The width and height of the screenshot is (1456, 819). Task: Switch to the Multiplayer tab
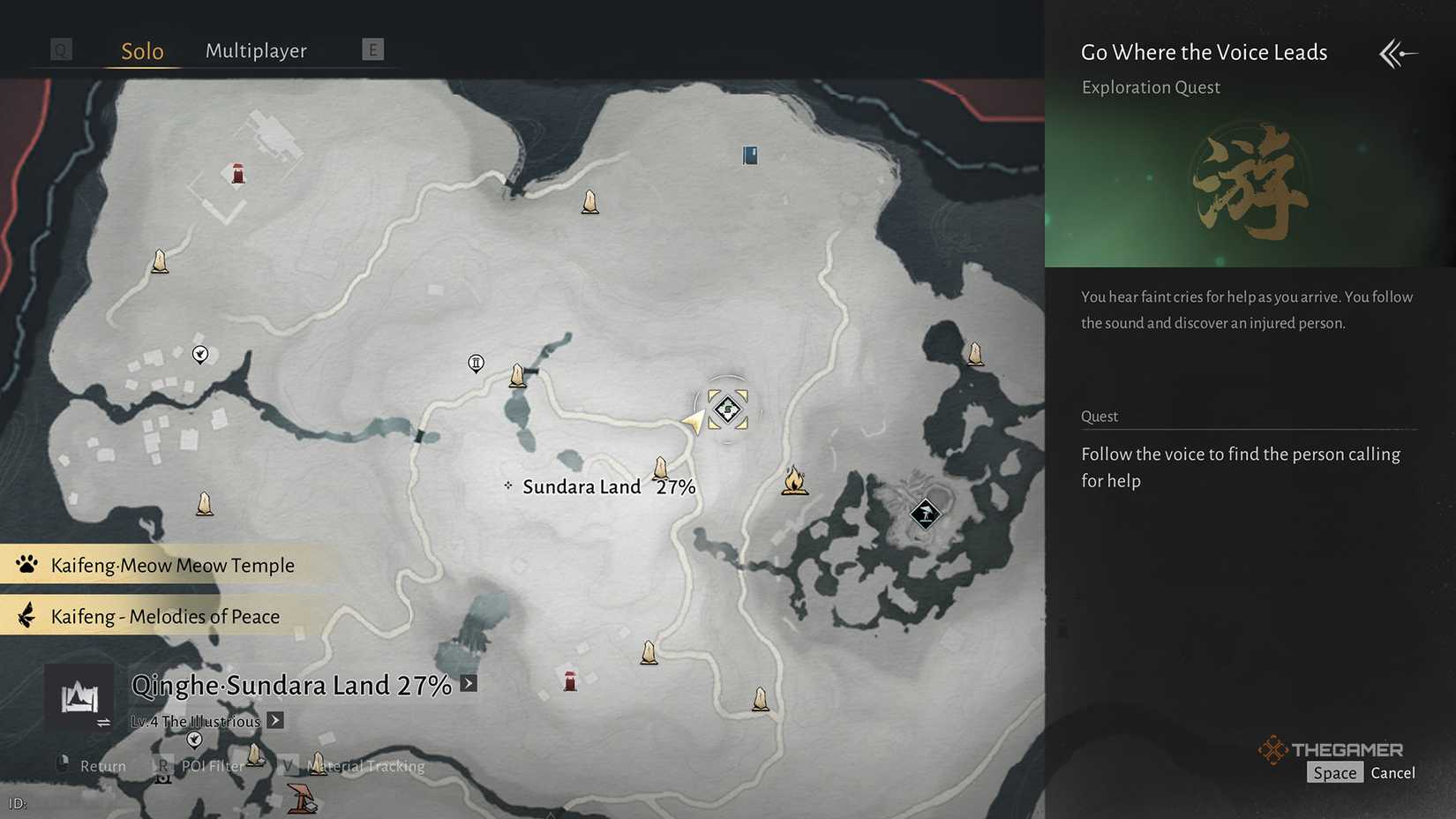pyautogui.click(x=256, y=50)
